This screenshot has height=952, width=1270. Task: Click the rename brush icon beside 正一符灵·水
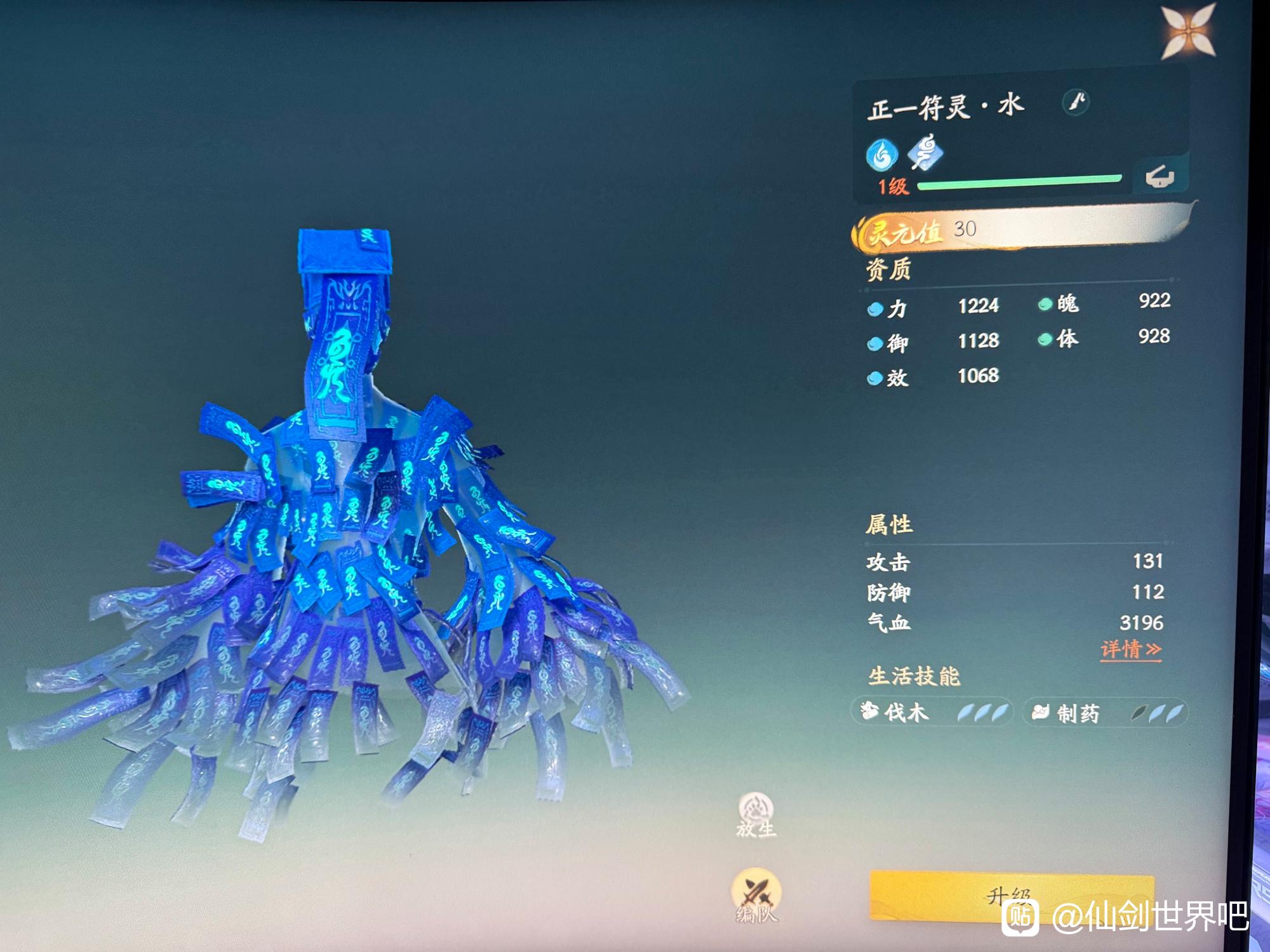[1075, 102]
